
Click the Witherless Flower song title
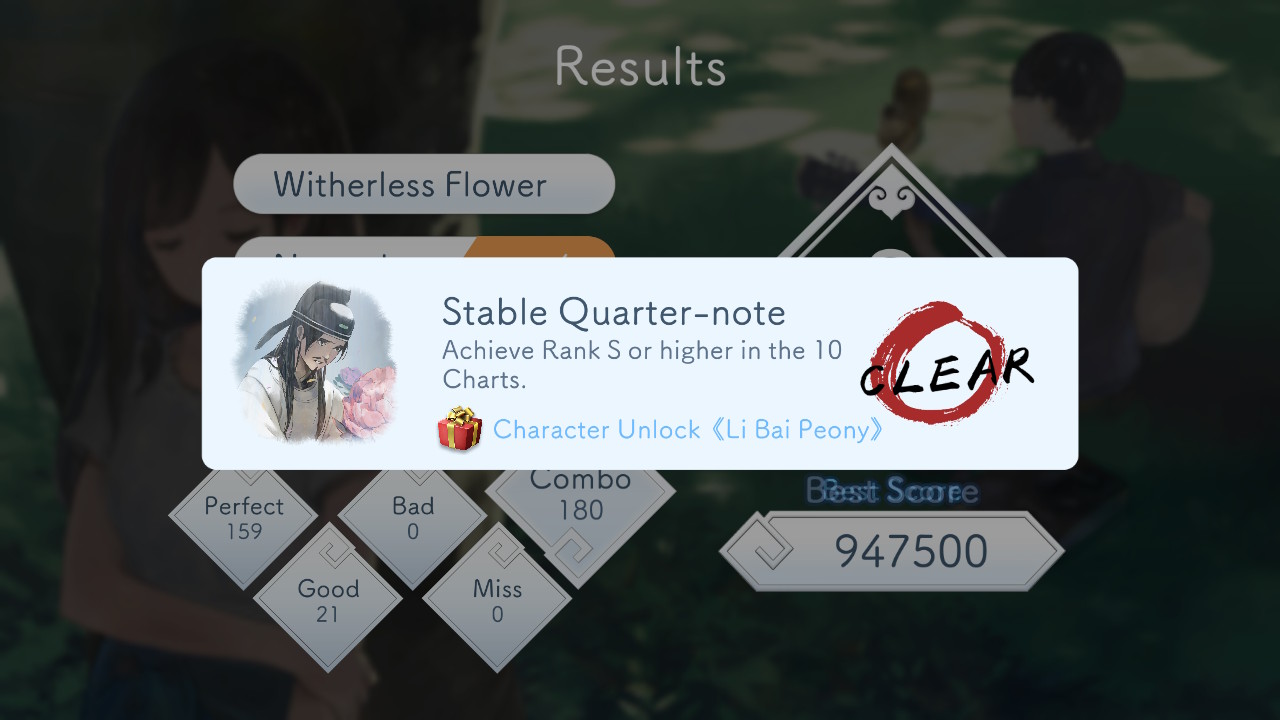coord(424,184)
